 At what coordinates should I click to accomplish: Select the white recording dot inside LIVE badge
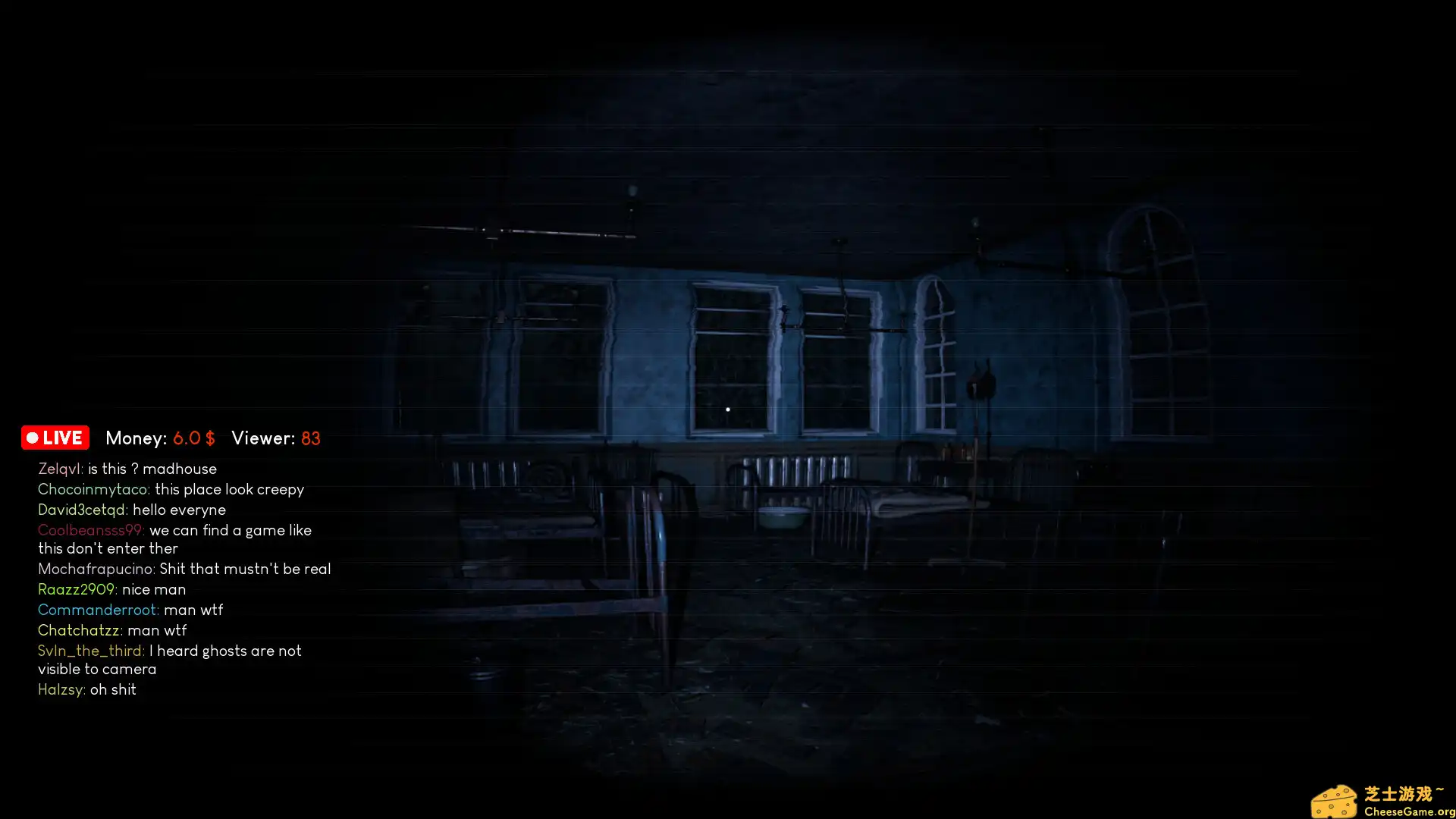(32, 438)
